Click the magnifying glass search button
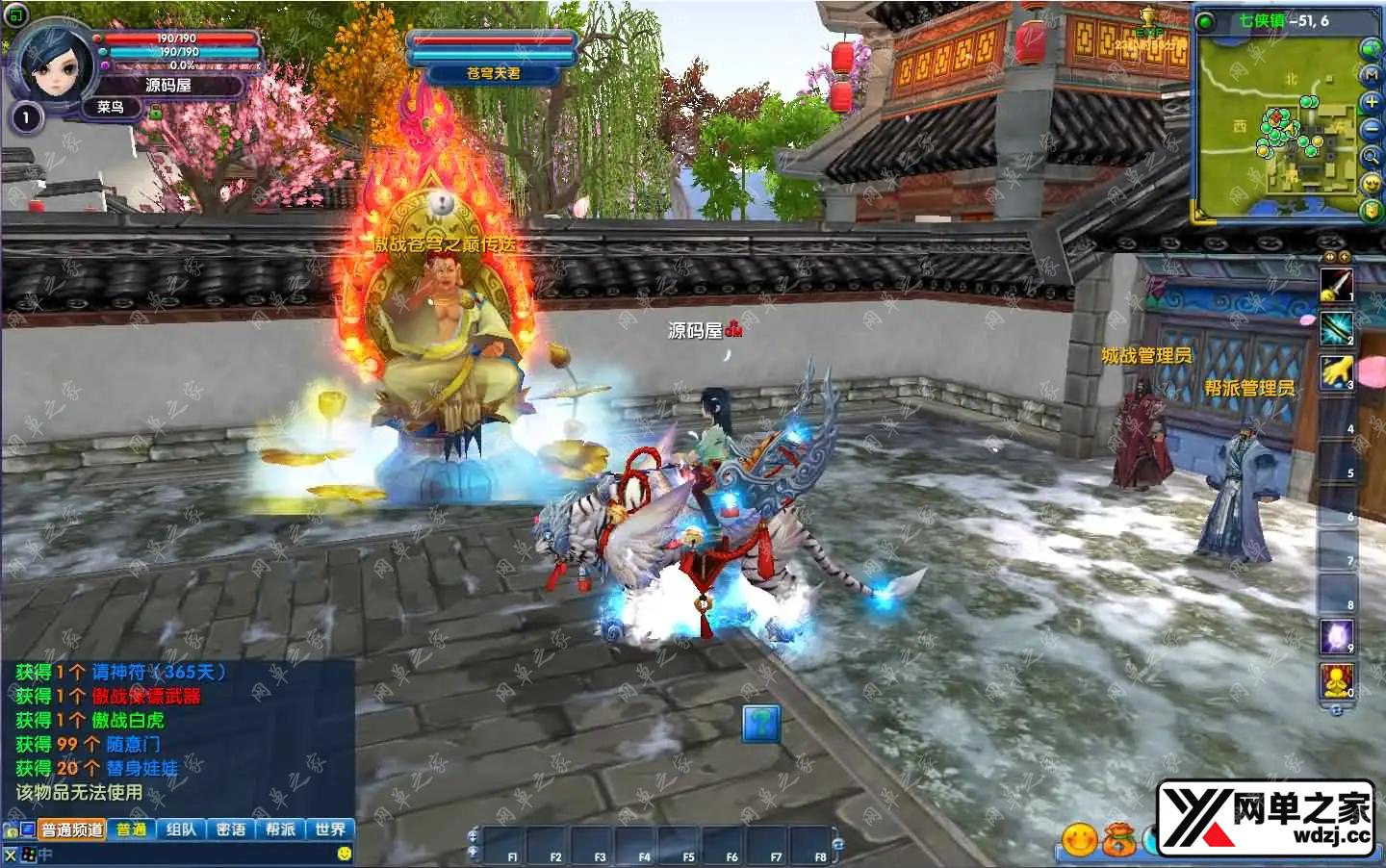 1372,156
